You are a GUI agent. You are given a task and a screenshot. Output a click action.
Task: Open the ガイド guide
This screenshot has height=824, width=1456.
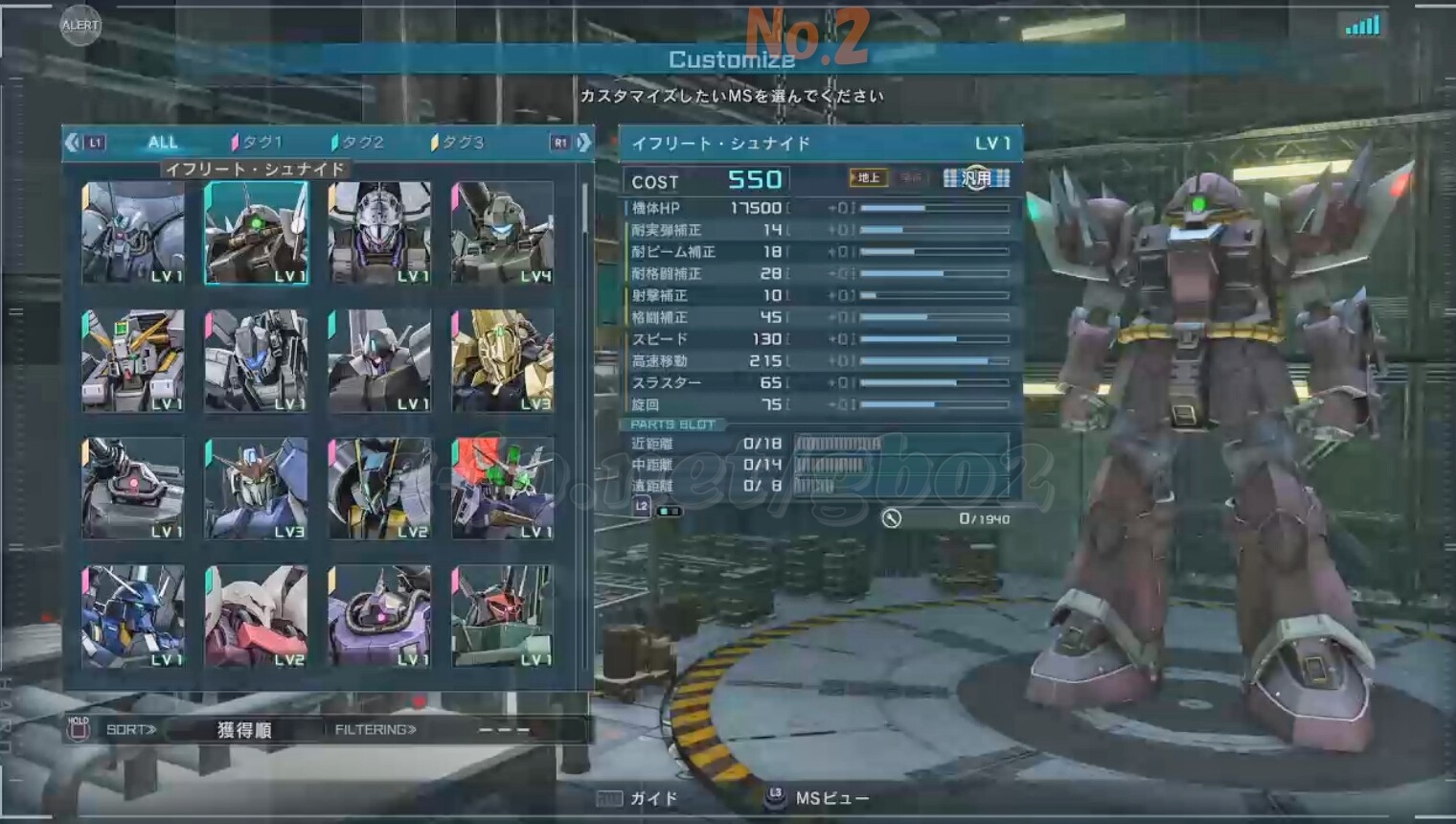638,798
